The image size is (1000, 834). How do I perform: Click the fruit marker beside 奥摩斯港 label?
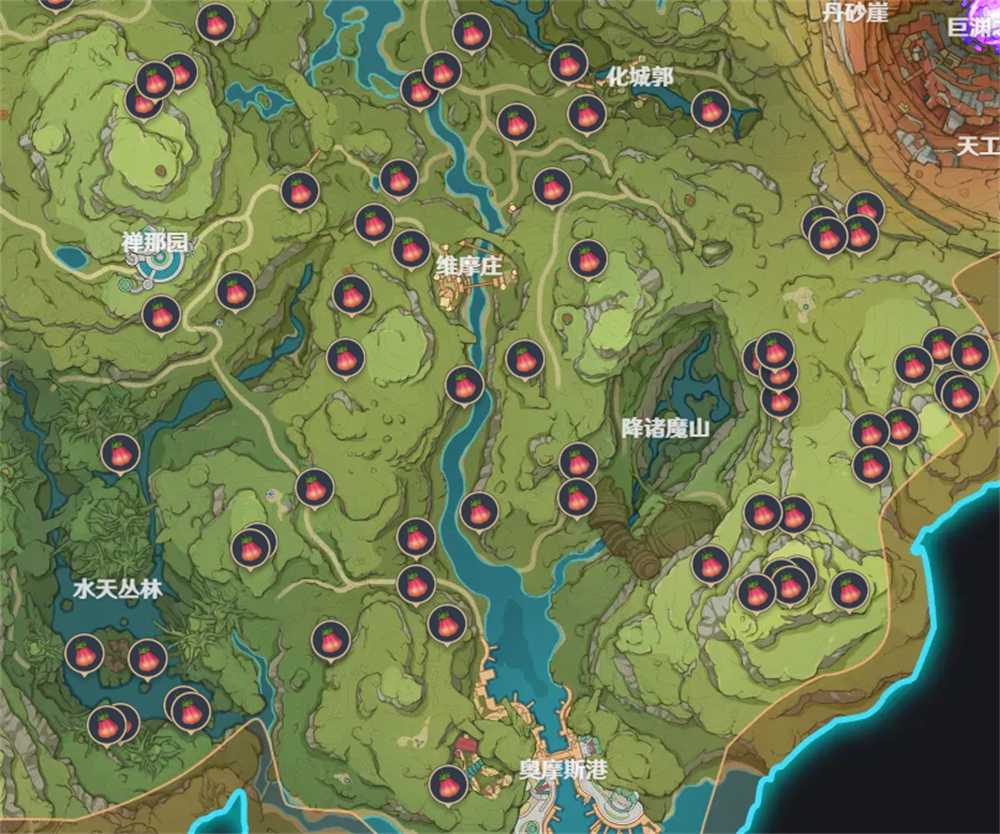coord(449,783)
